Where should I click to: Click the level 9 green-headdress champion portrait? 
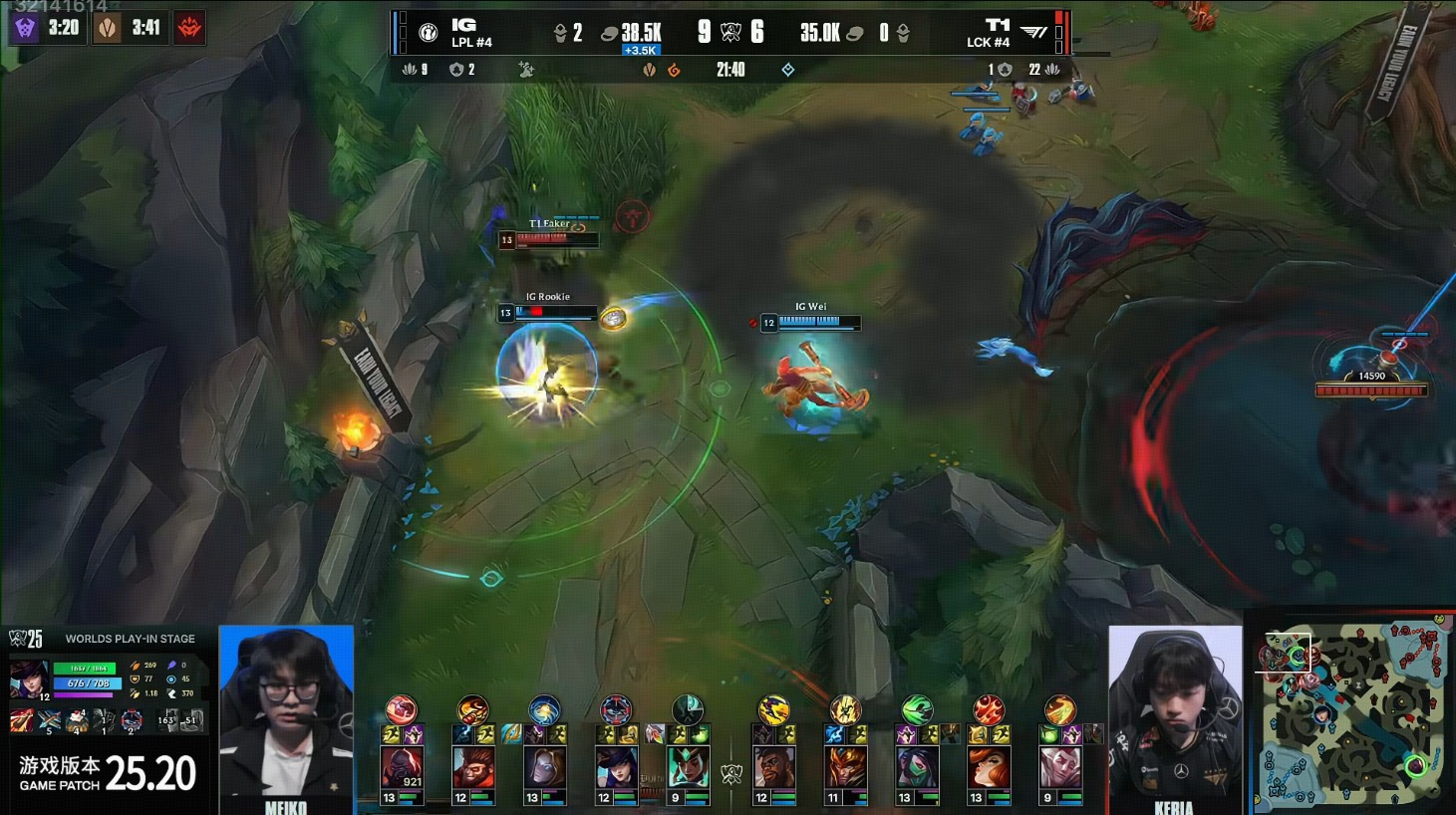[x=688, y=769]
